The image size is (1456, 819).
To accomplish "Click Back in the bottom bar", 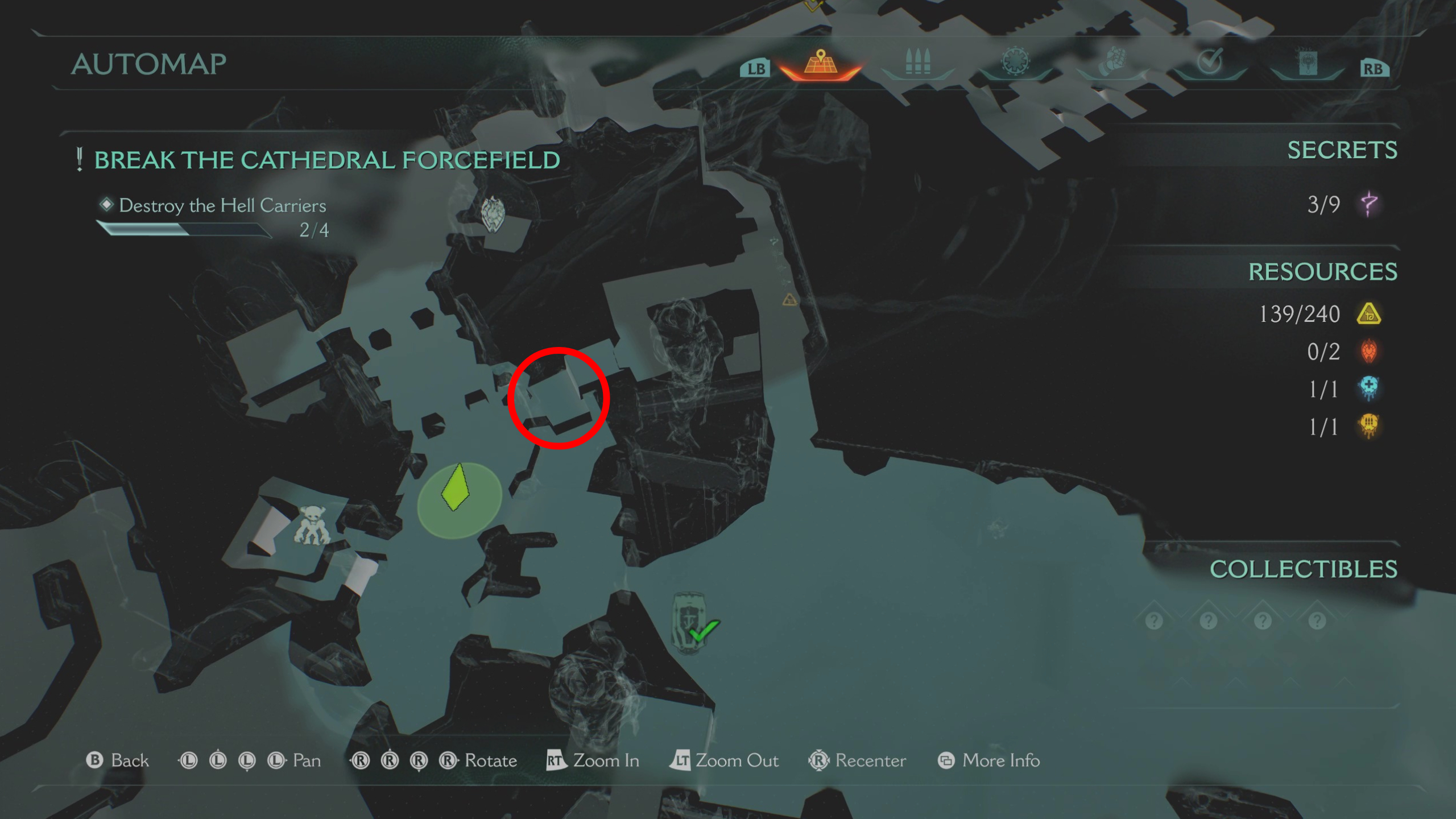I will coord(119,760).
